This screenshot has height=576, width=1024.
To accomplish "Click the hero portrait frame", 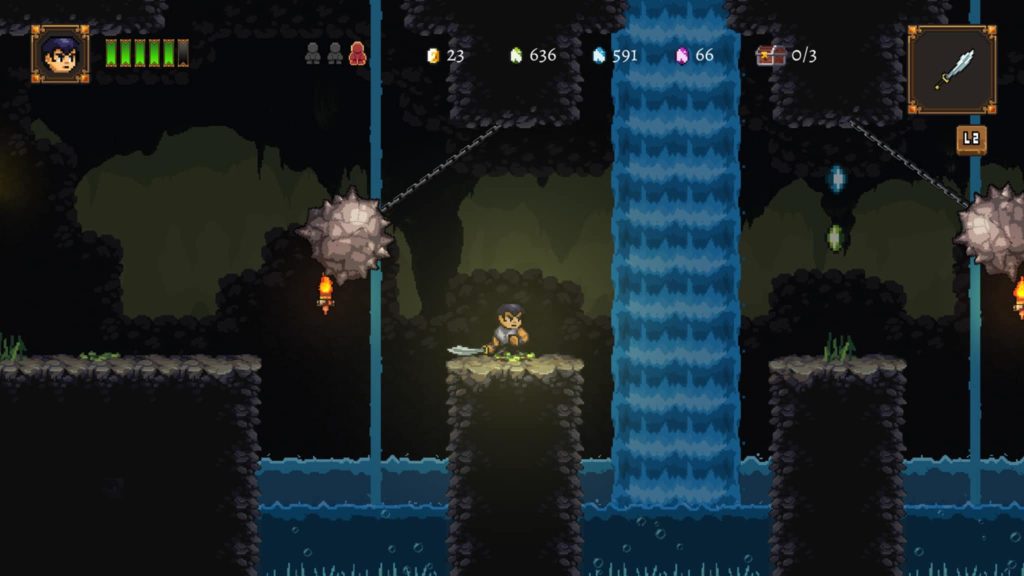I will click(60, 54).
